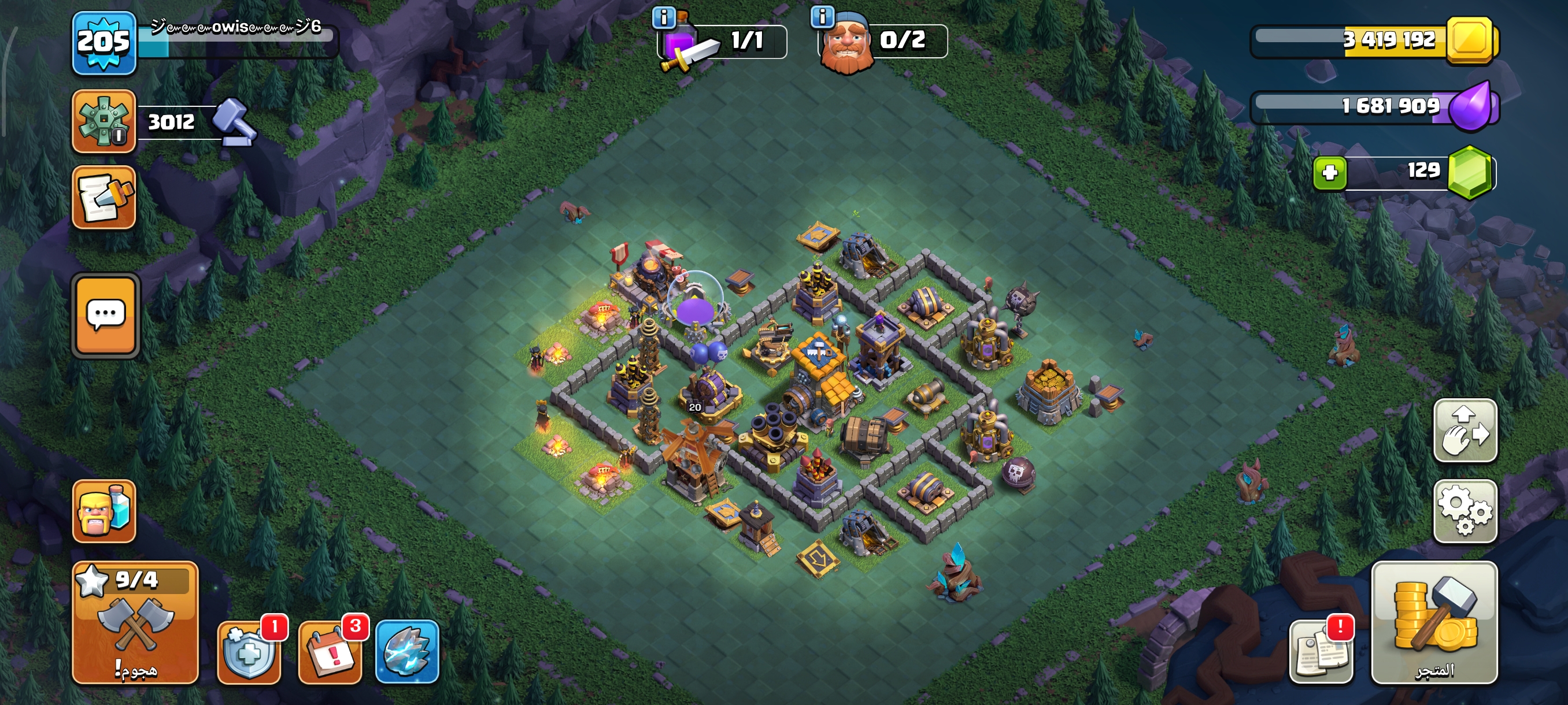This screenshot has height=705, width=1568.
Task: Add gems with the green plus button
Action: coord(1329,173)
